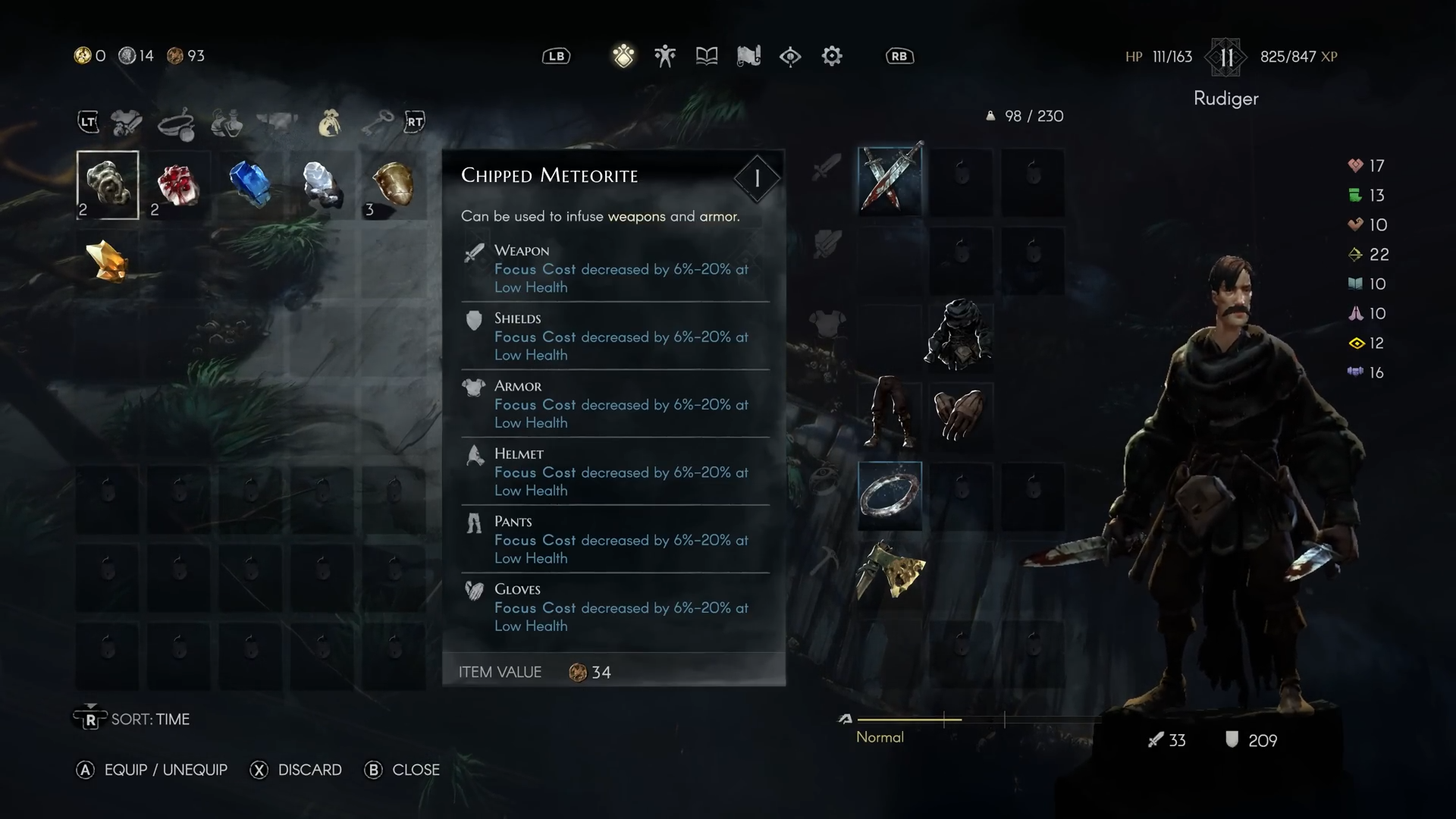This screenshot has height=819, width=1456.
Task: Select the red-speckled white gem slot
Action: [x=177, y=185]
